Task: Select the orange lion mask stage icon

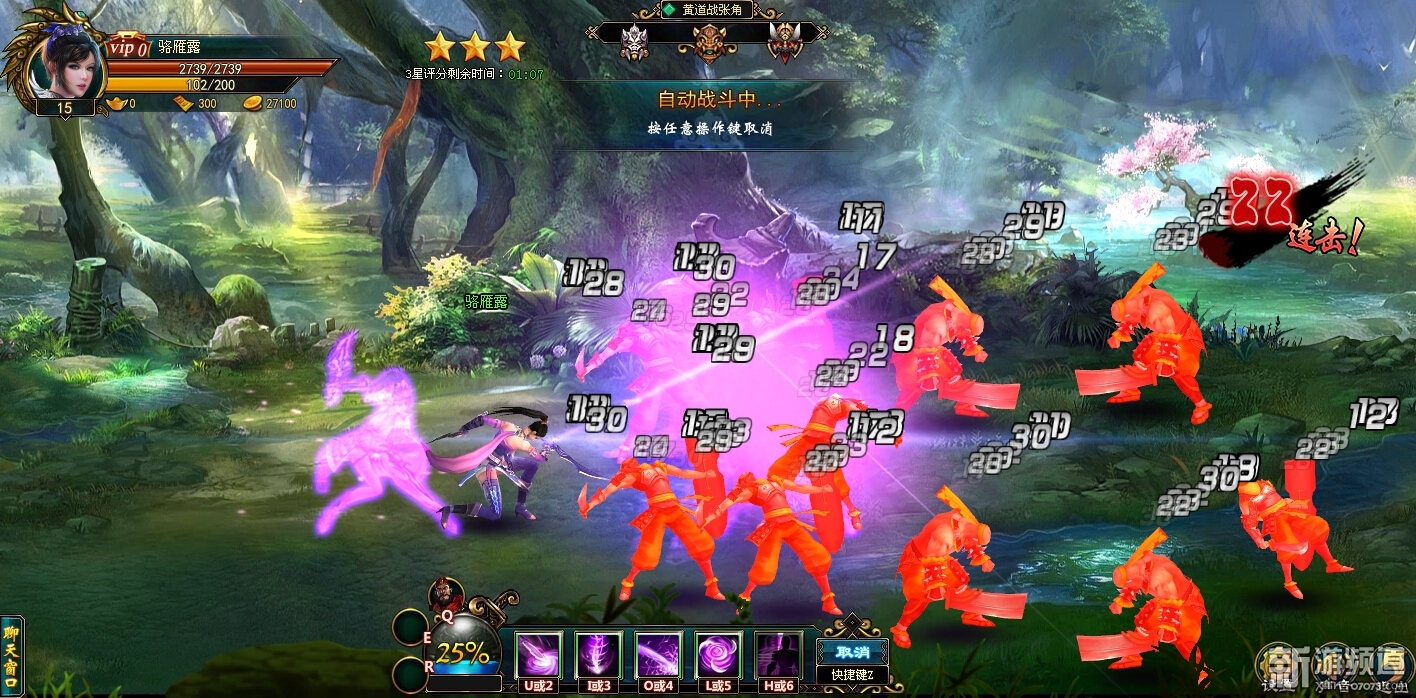Action: tap(709, 42)
